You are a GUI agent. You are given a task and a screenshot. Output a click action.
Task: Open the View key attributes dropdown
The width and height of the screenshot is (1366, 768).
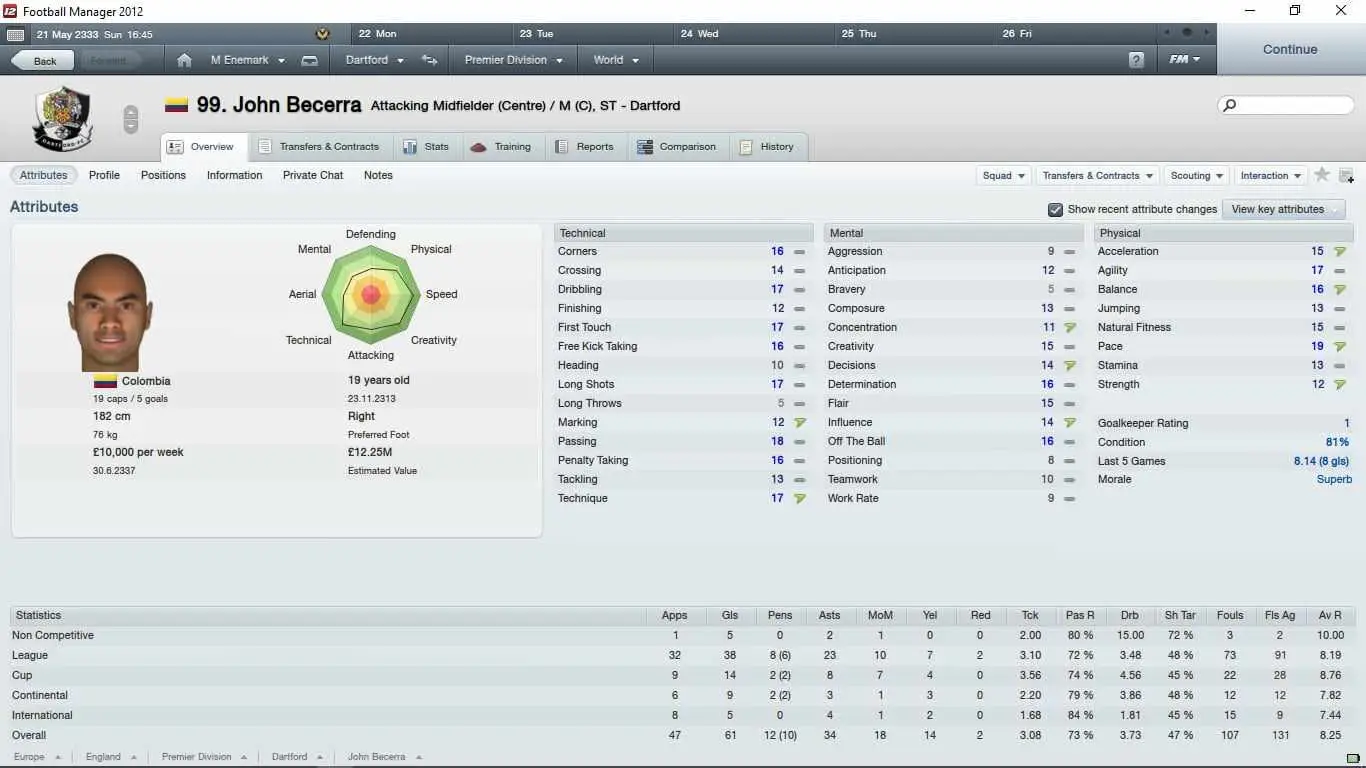[1285, 210]
